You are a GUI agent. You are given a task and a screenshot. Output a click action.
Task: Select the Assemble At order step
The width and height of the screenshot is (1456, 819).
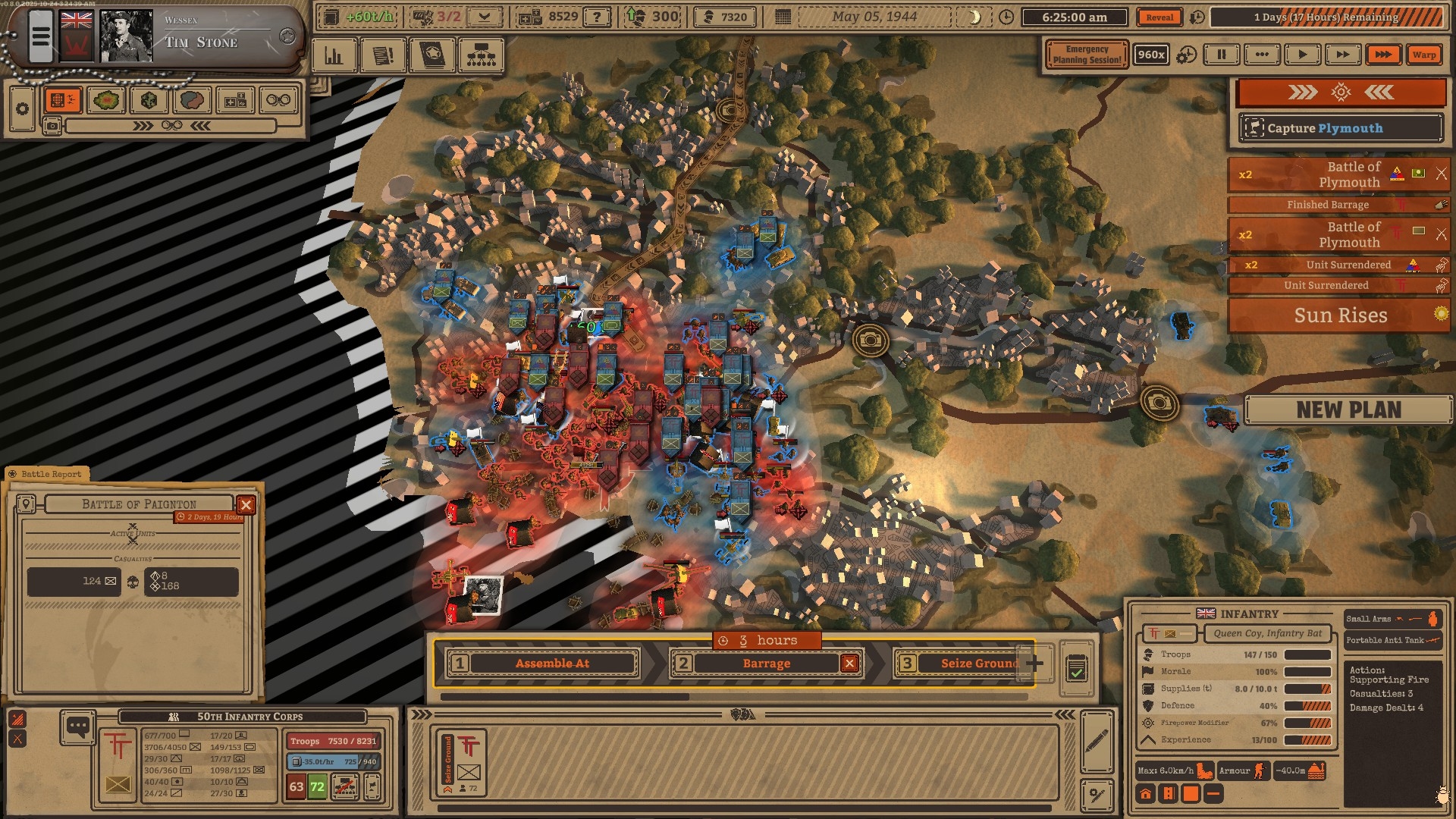(551, 664)
